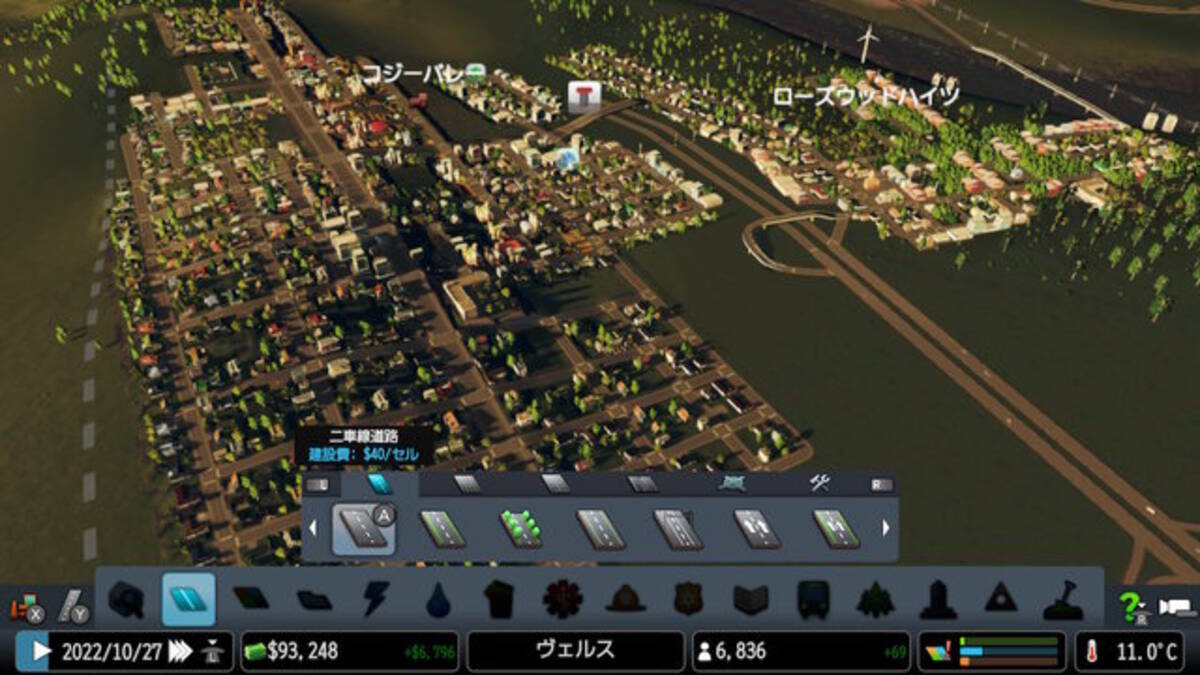Open the Healthcare services menu
This screenshot has width=1200, height=675.
click(562, 600)
